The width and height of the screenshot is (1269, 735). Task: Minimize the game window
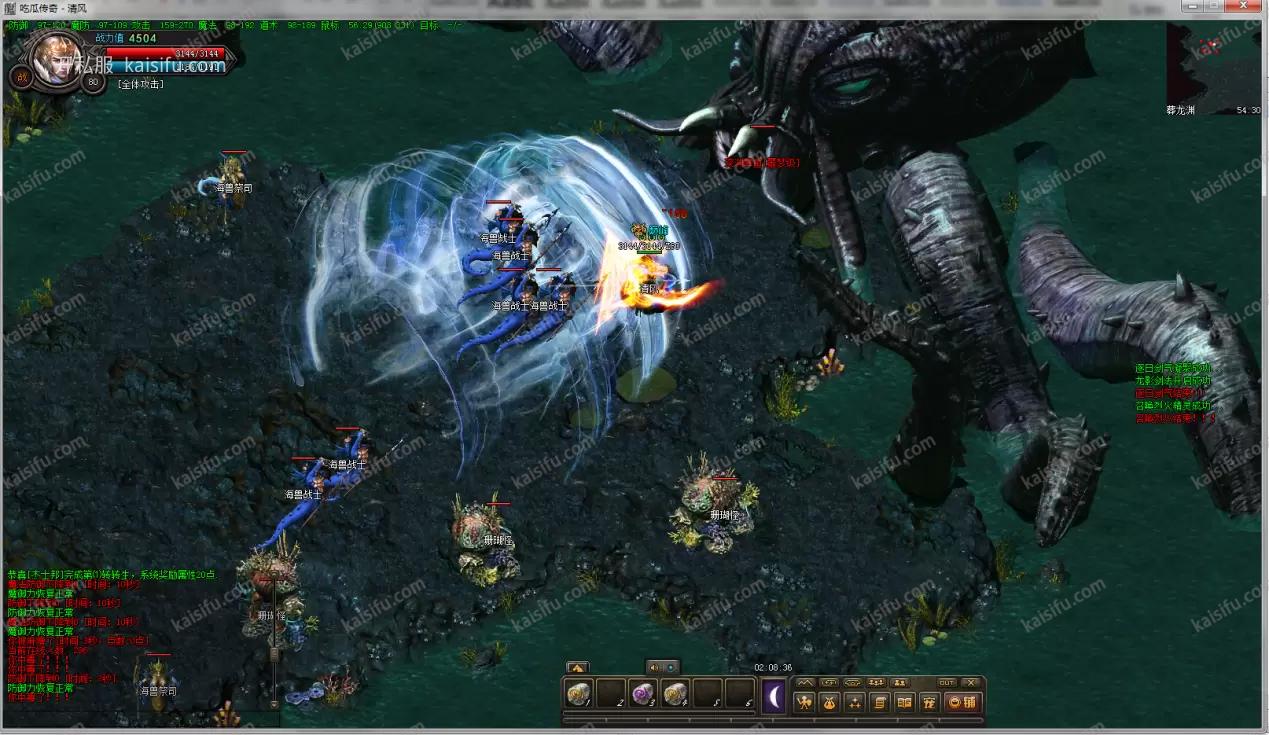[x=1191, y=8]
